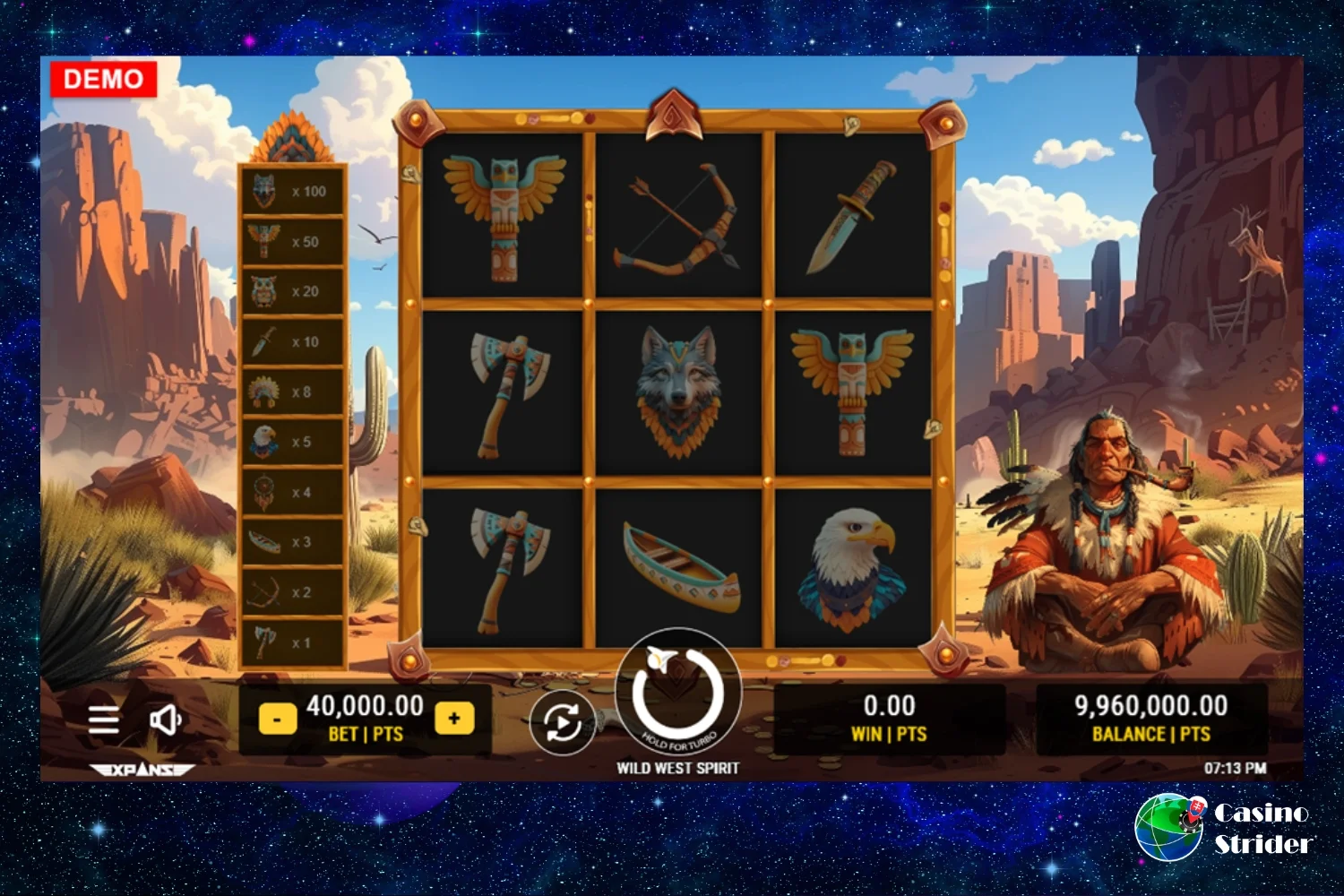
Task: Increase the bet with plus button
Action: click(x=454, y=719)
